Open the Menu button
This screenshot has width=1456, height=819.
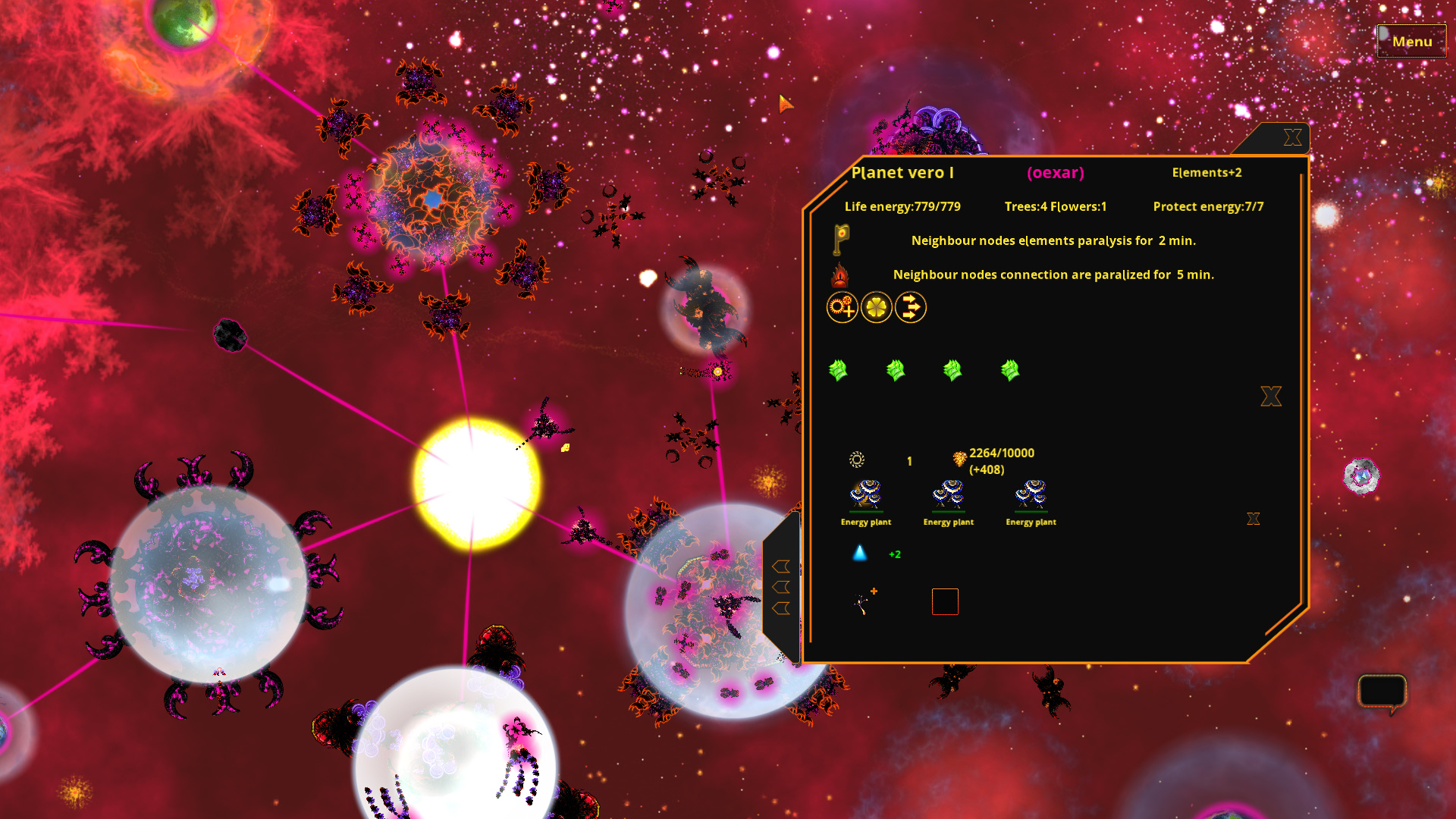tap(1411, 41)
